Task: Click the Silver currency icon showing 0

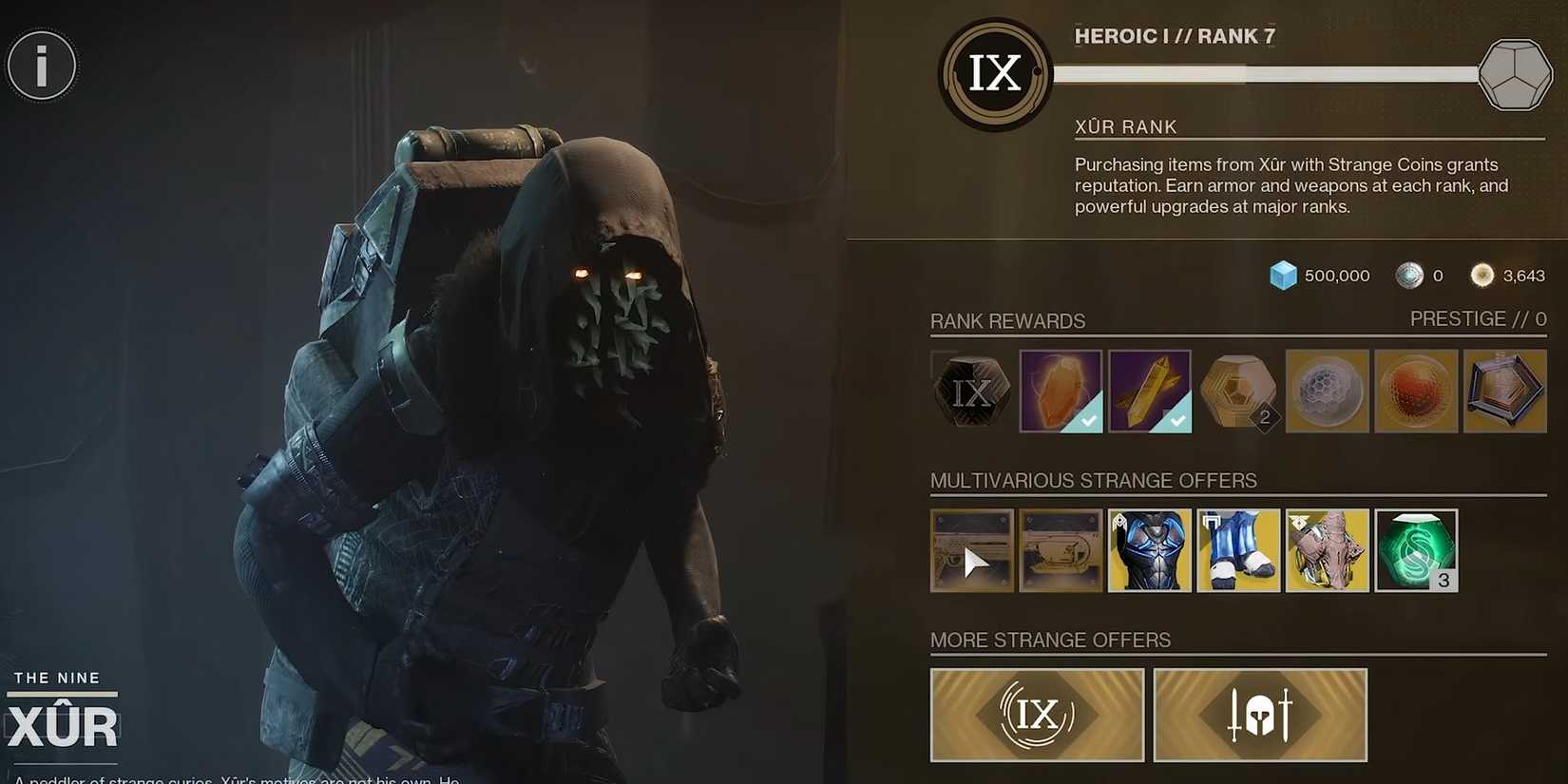Action: click(x=1408, y=275)
